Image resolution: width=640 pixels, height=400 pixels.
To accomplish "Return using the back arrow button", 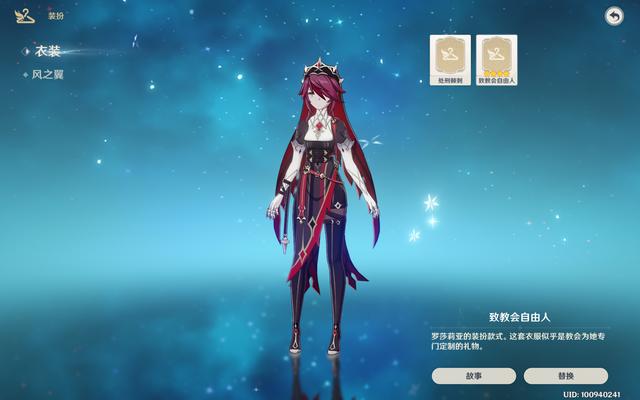I will pyautogui.click(x=614, y=15).
